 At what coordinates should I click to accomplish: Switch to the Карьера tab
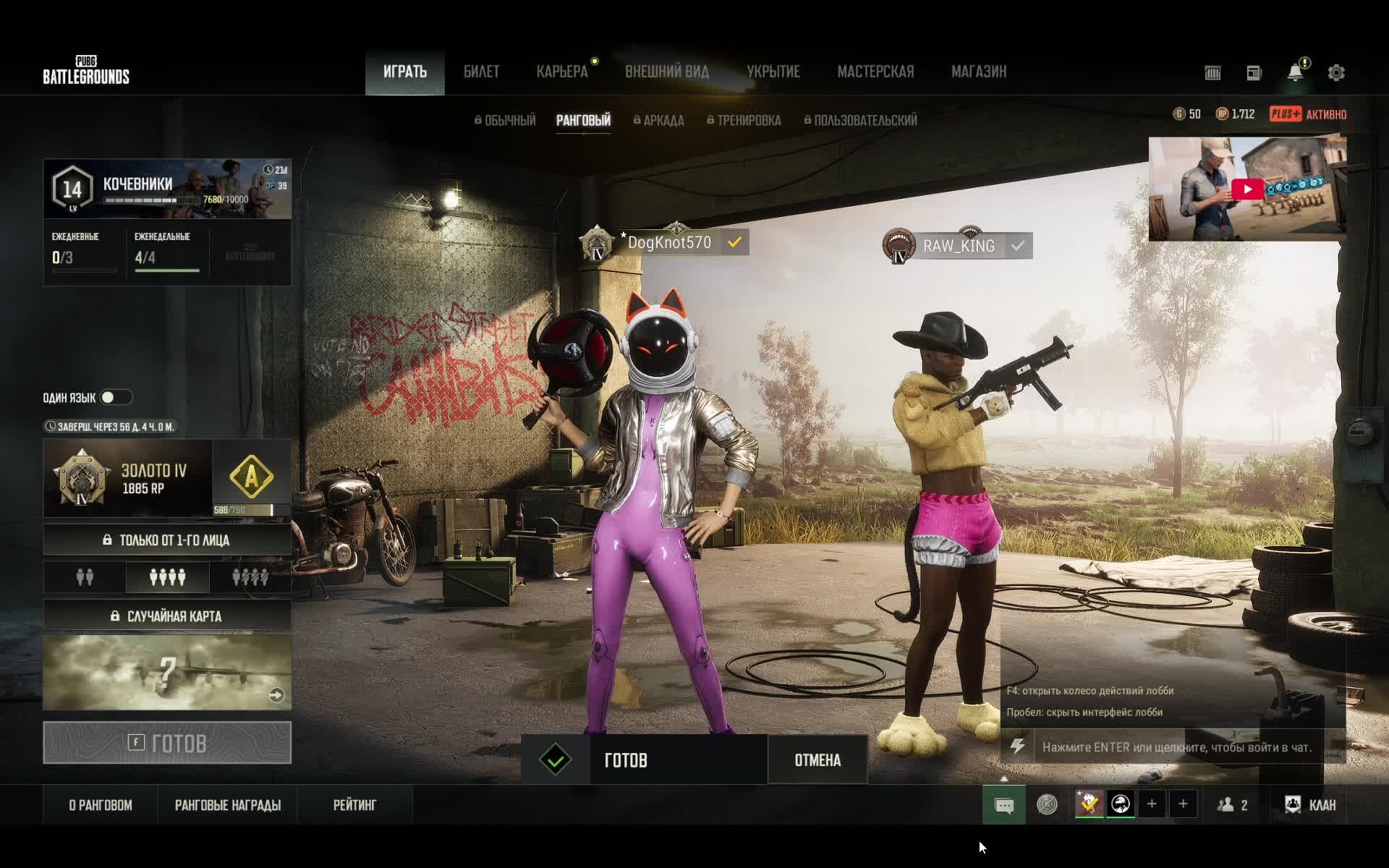point(562,72)
